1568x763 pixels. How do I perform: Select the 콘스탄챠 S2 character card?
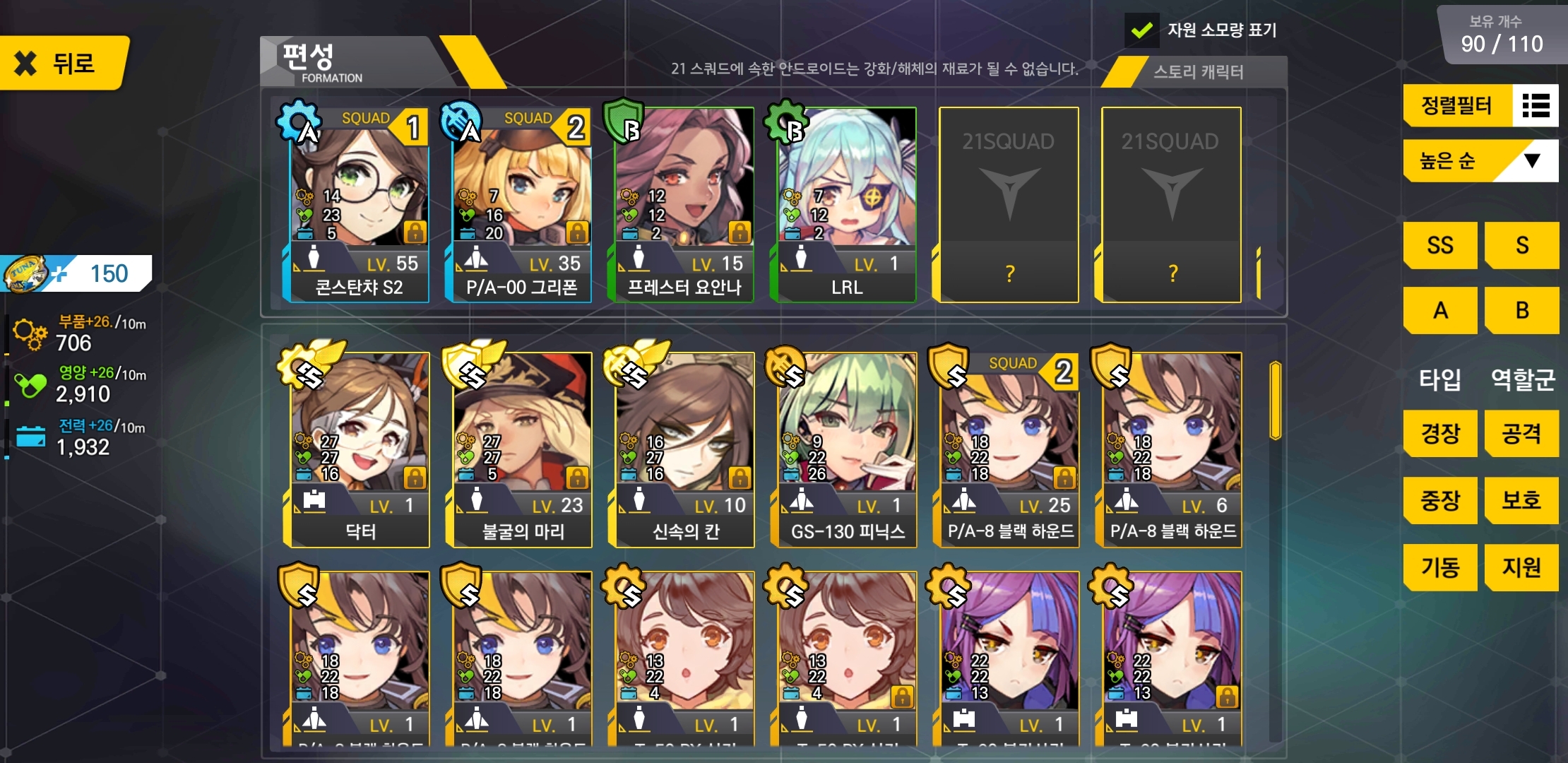[359, 205]
